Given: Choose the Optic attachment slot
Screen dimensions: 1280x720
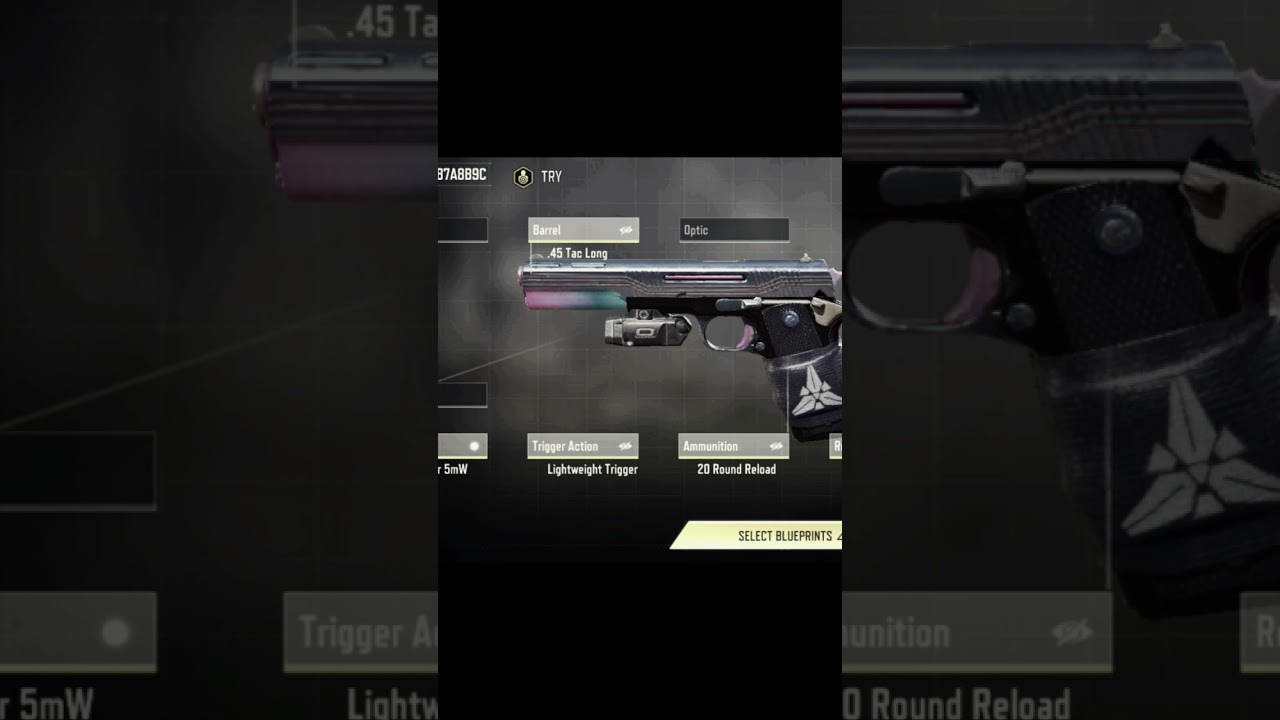Looking at the screenshot, I should click(x=734, y=230).
